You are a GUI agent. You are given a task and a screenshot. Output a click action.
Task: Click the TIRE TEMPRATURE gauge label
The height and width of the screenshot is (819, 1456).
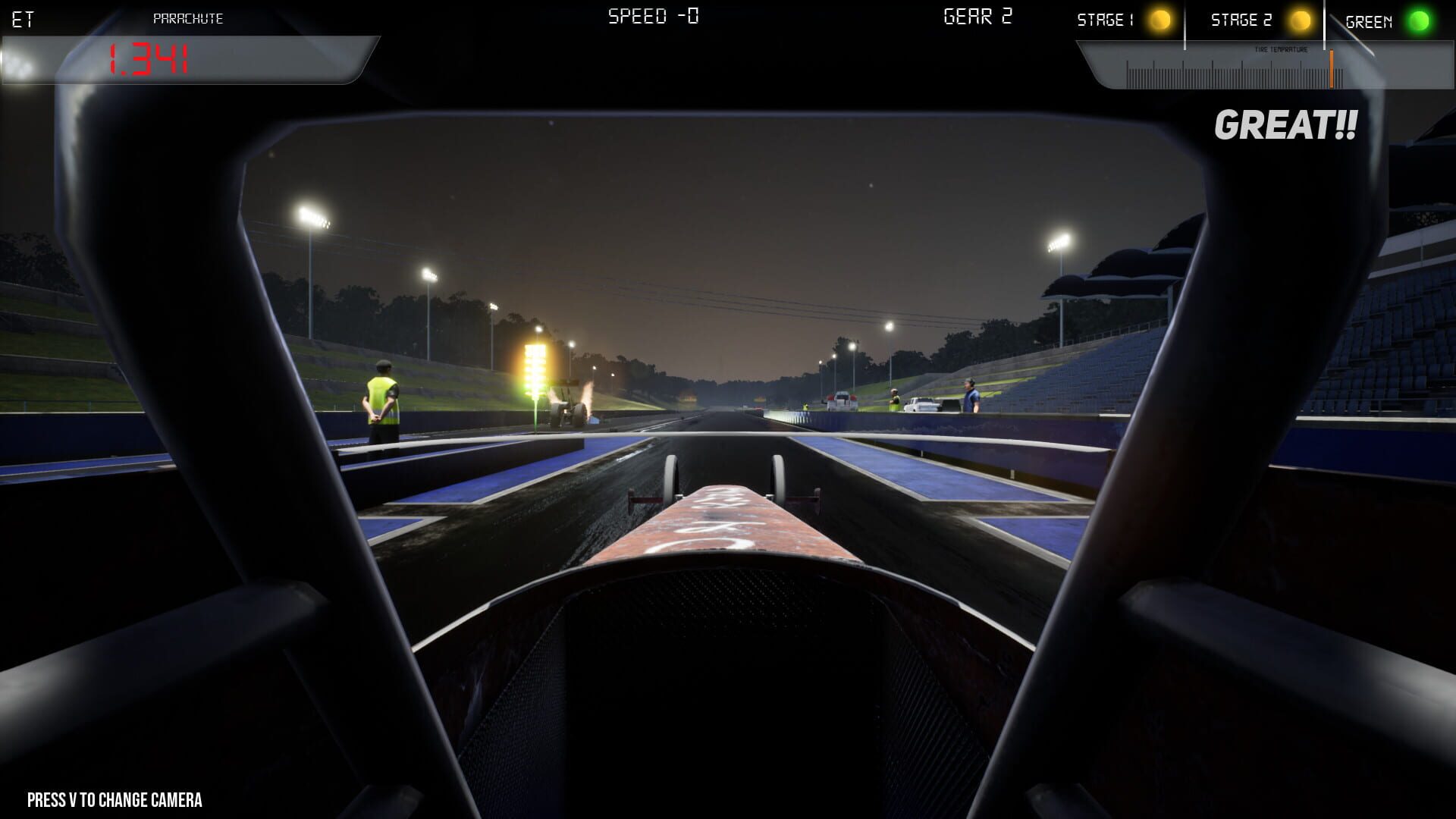(x=1282, y=49)
